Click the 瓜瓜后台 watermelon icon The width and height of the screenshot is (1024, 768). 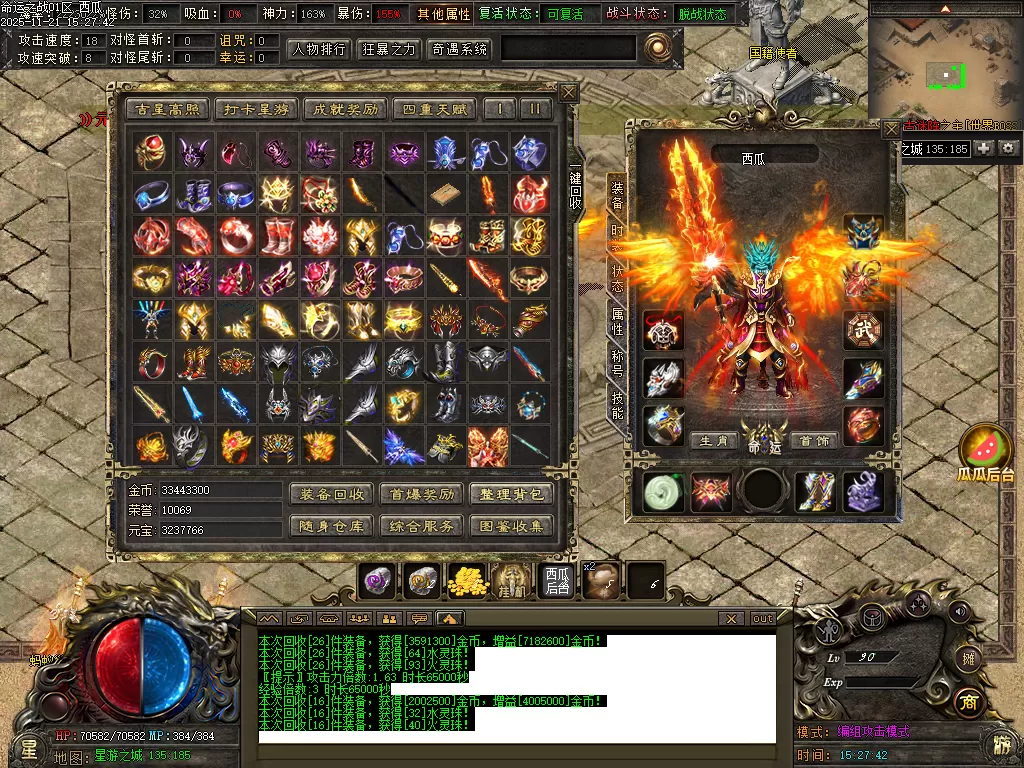click(985, 453)
